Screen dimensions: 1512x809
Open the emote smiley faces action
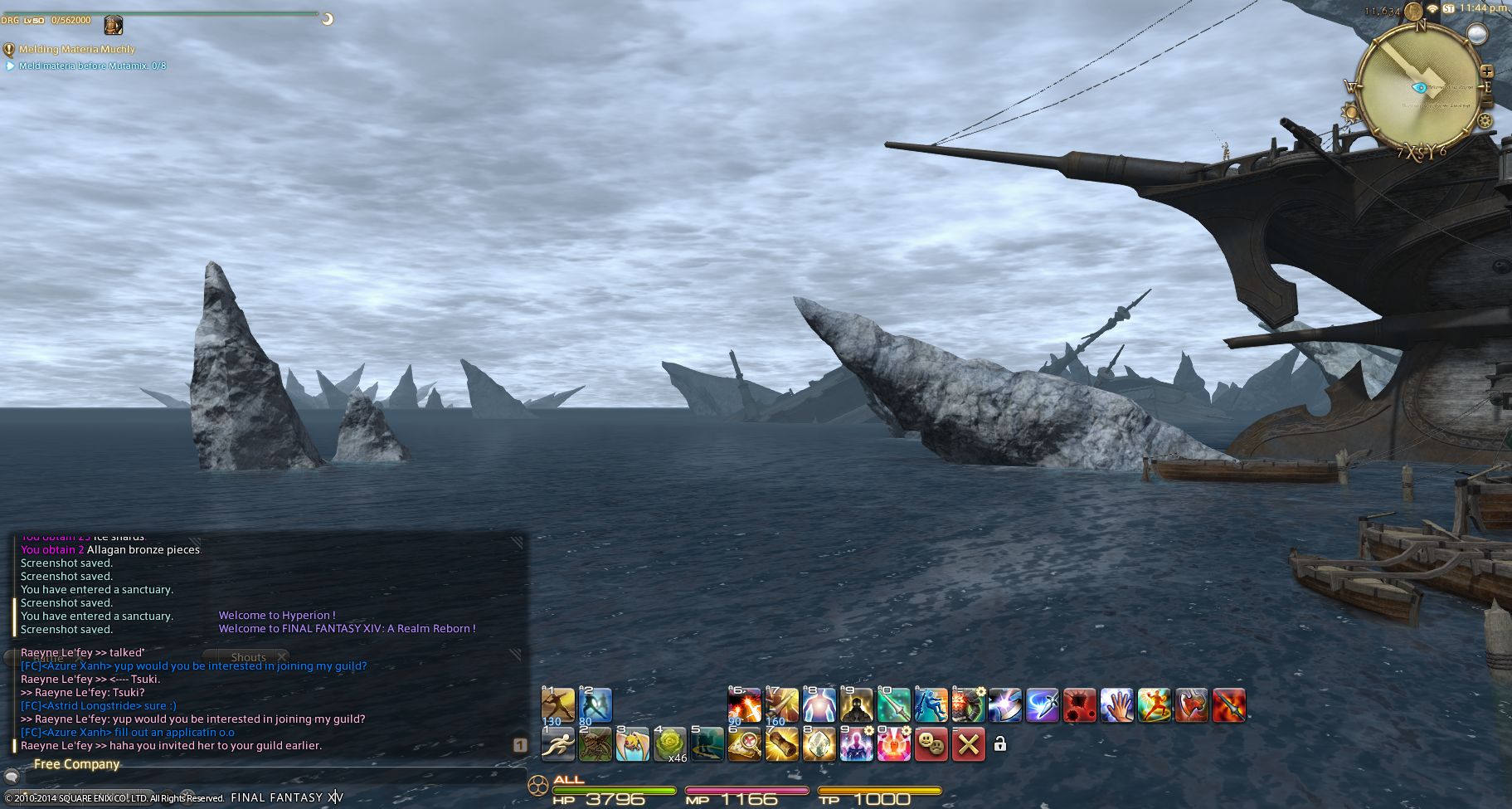click(x=931, y=744)
